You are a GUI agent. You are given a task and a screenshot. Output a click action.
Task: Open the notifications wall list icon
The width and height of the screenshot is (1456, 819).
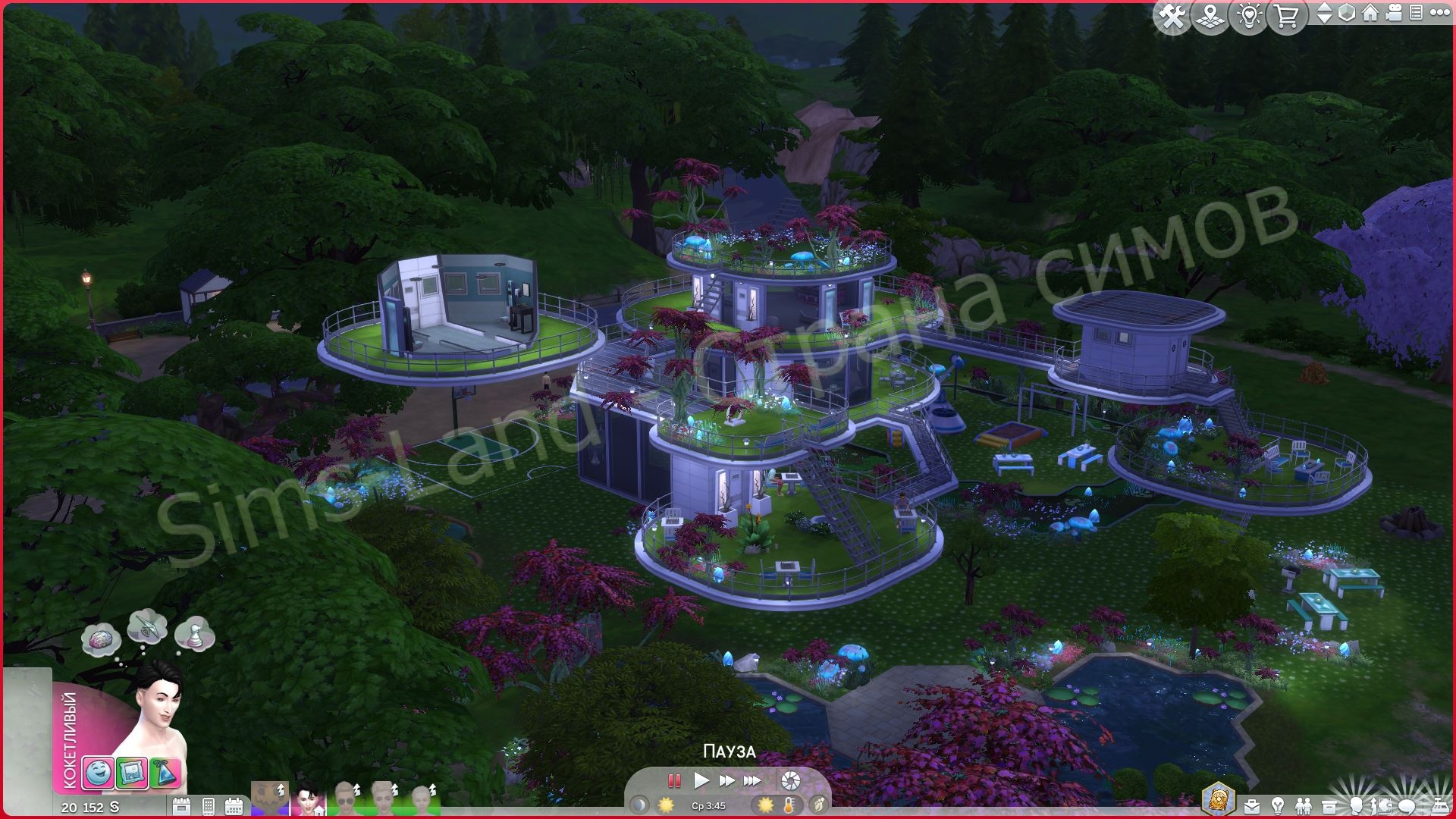point(1417,14)
